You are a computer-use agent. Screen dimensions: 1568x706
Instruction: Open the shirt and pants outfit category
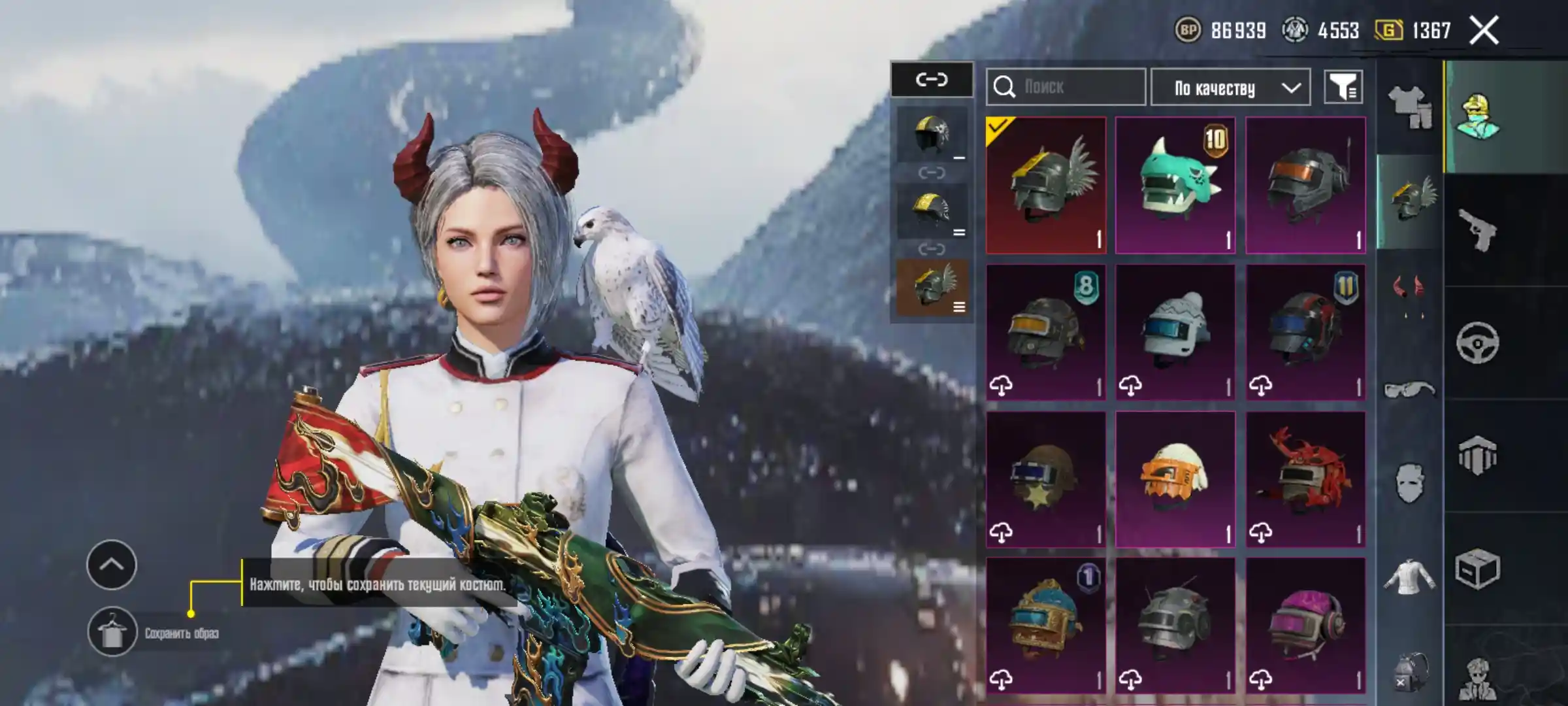[x=1409, y=107]
